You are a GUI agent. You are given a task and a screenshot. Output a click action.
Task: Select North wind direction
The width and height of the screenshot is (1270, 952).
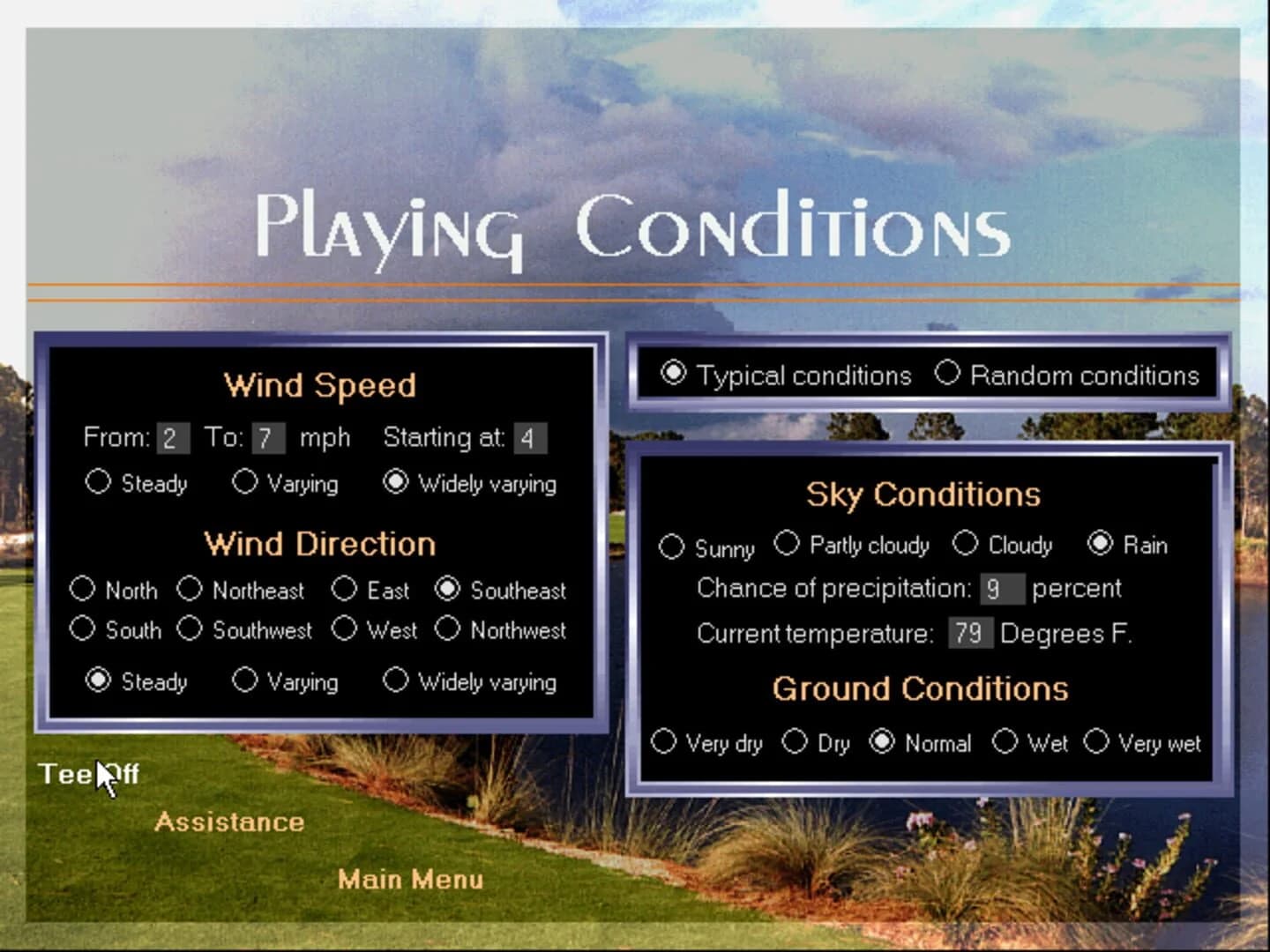[x=84, y=589]
